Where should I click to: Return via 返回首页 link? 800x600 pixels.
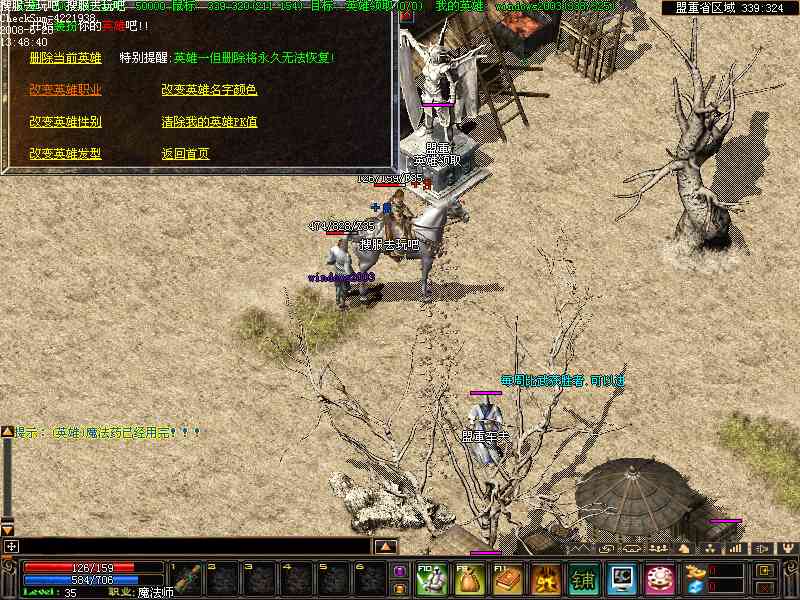pos(185,154)
